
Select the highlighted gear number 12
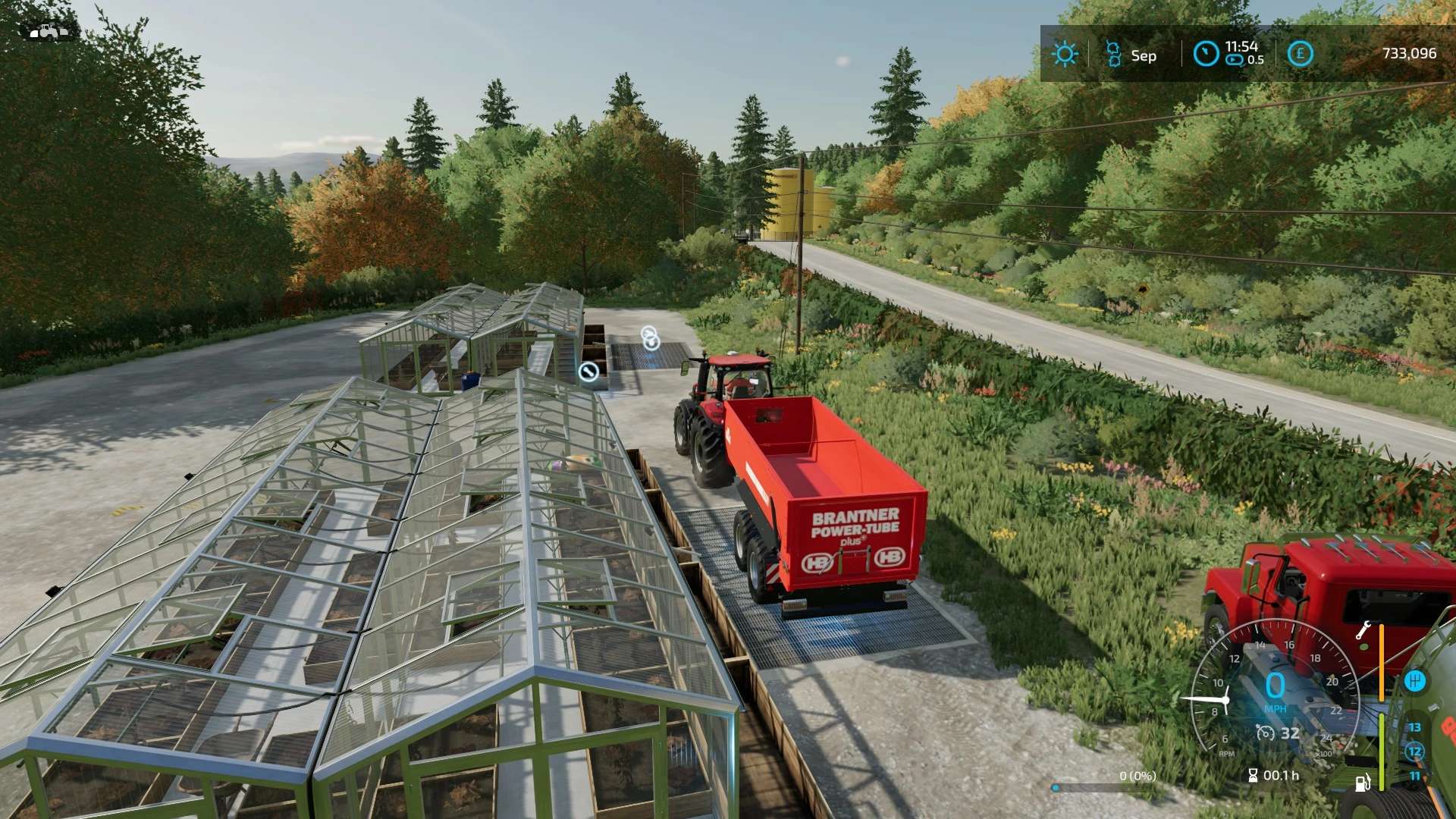1414,752
